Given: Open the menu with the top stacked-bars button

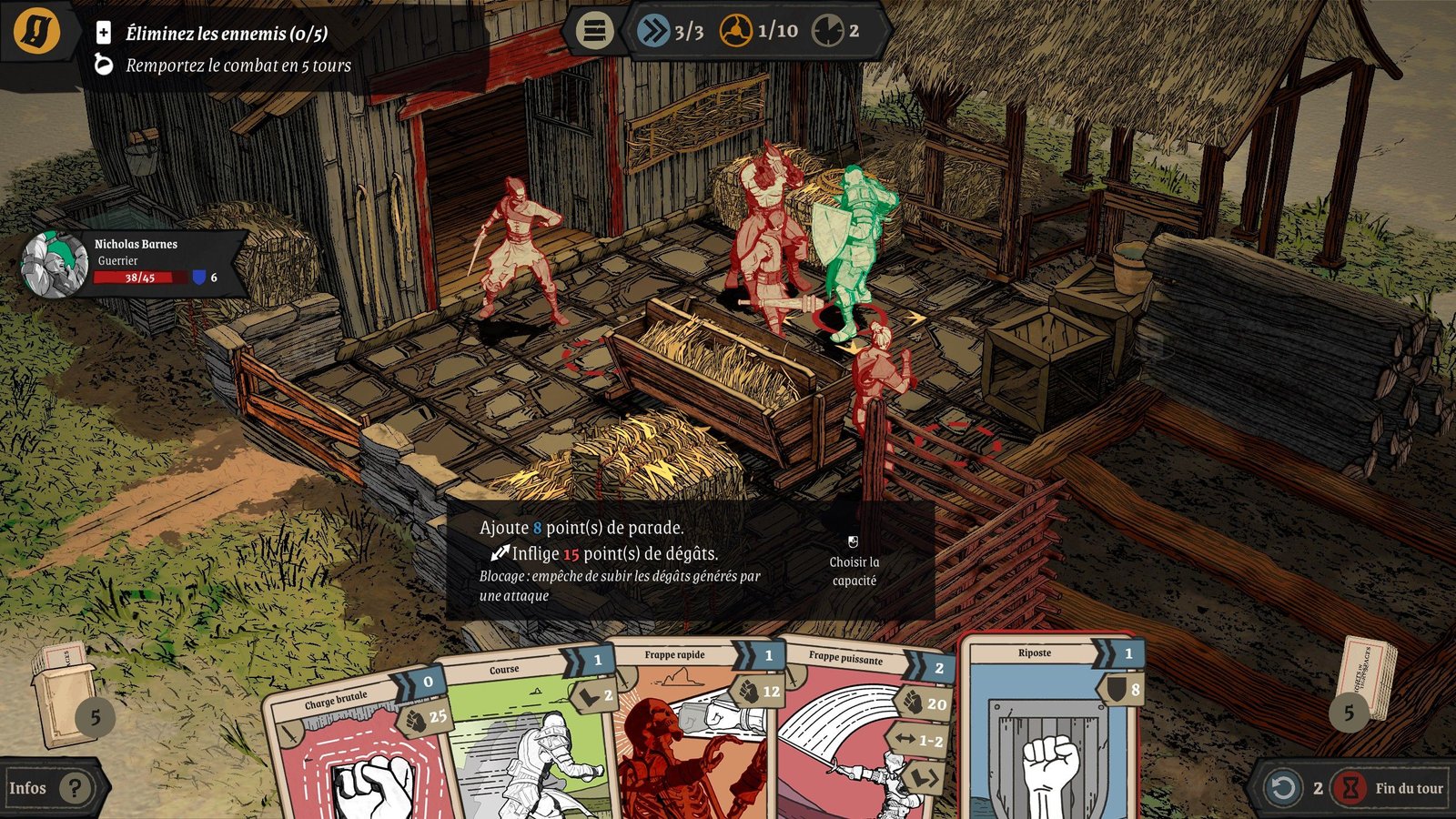Looking at the screenshot, I should 593,31.
